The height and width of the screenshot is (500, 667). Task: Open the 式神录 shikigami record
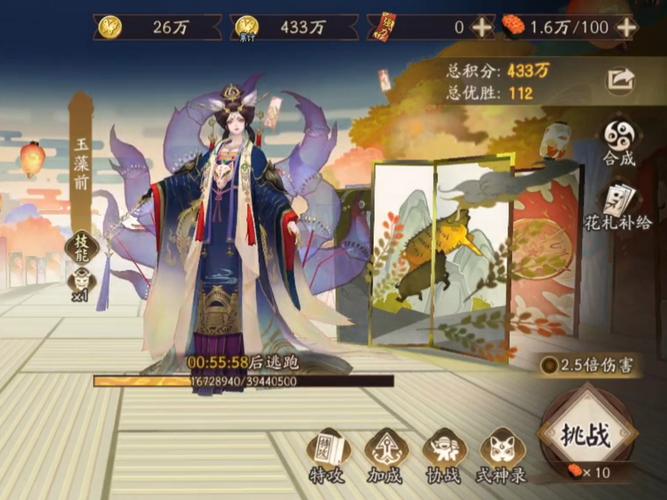click(503, 455)
